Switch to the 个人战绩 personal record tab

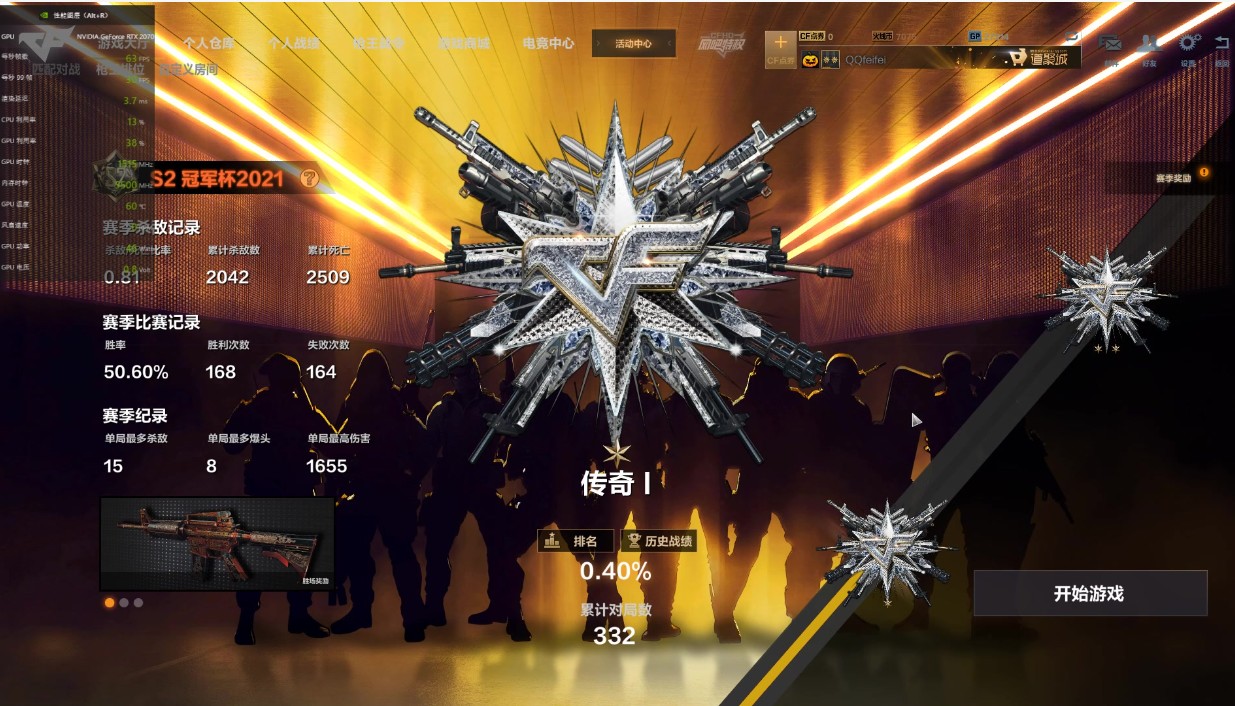click(293, 44)
